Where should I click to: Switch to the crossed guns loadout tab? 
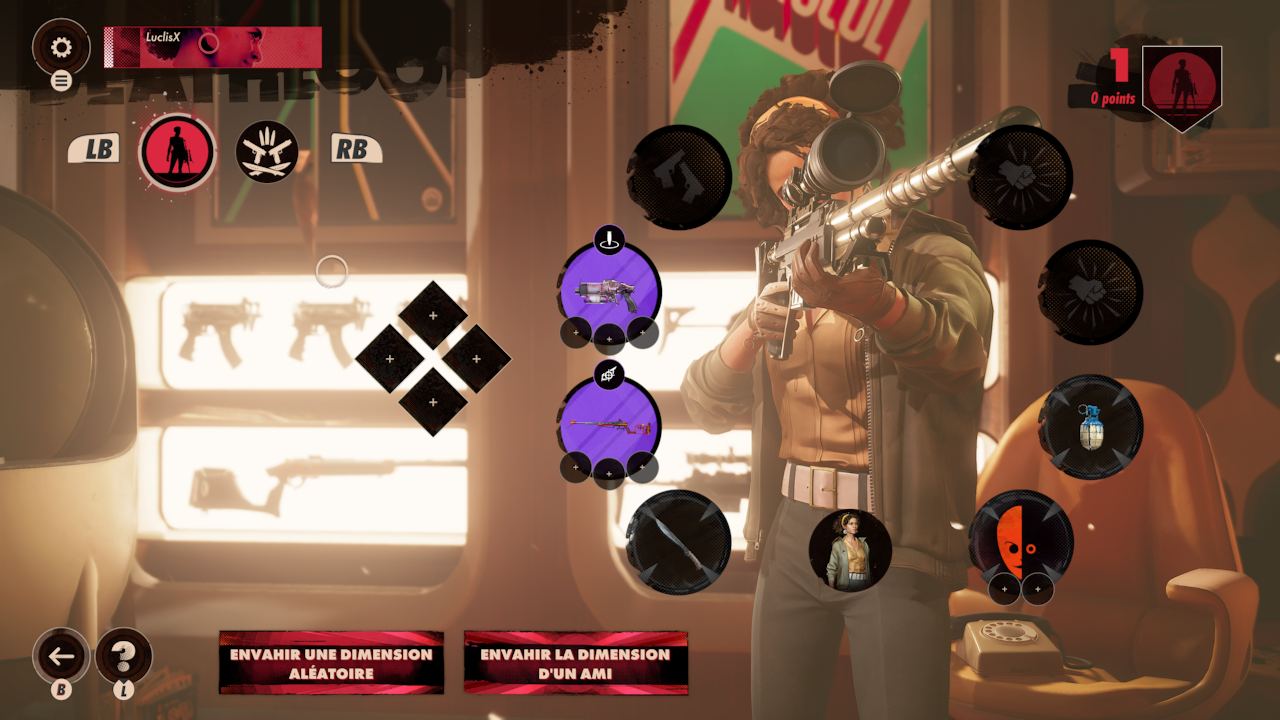(267, 152)
